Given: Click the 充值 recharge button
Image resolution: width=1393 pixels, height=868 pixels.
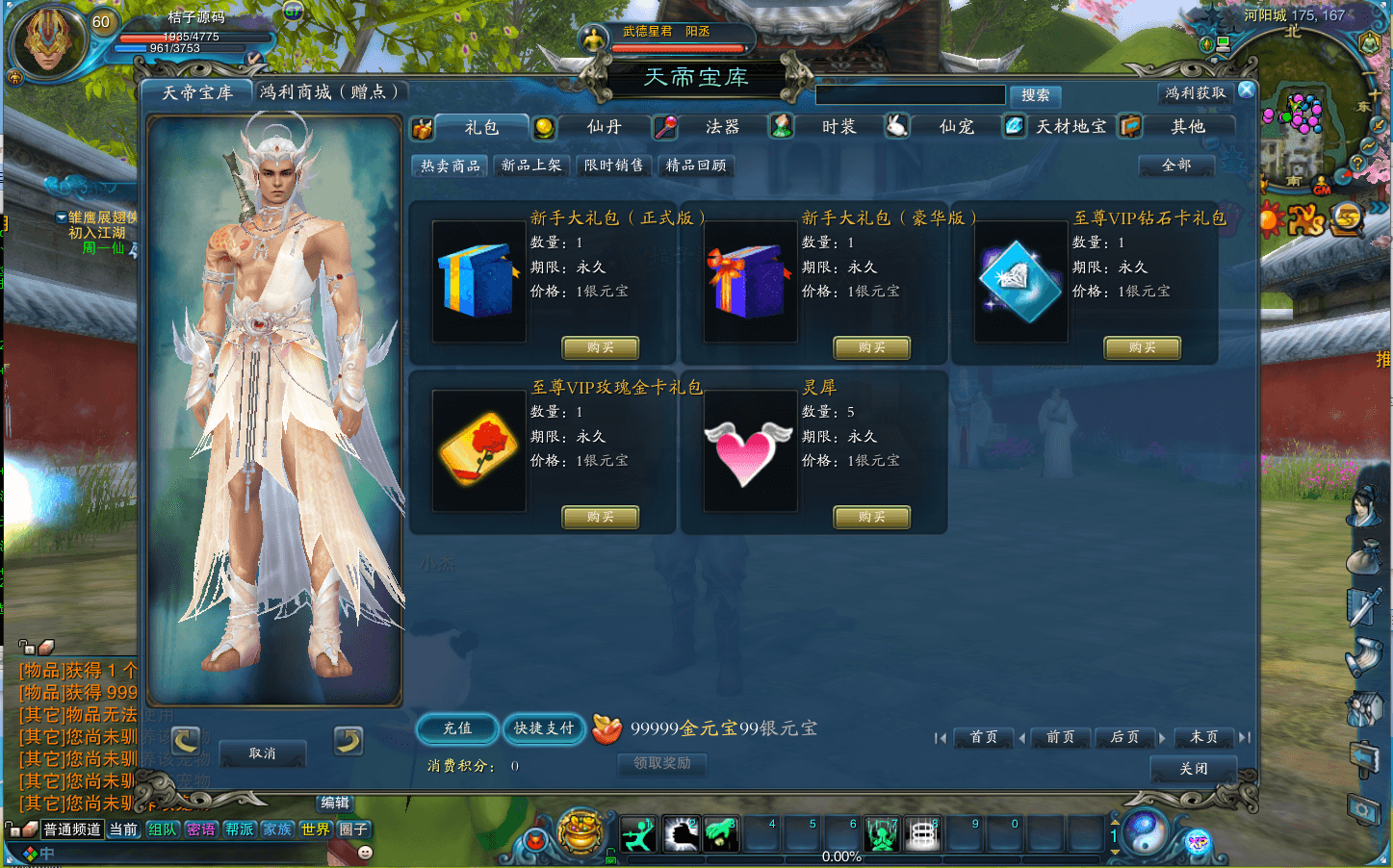Looking at the screenshot, I should (x=457, y=728).
